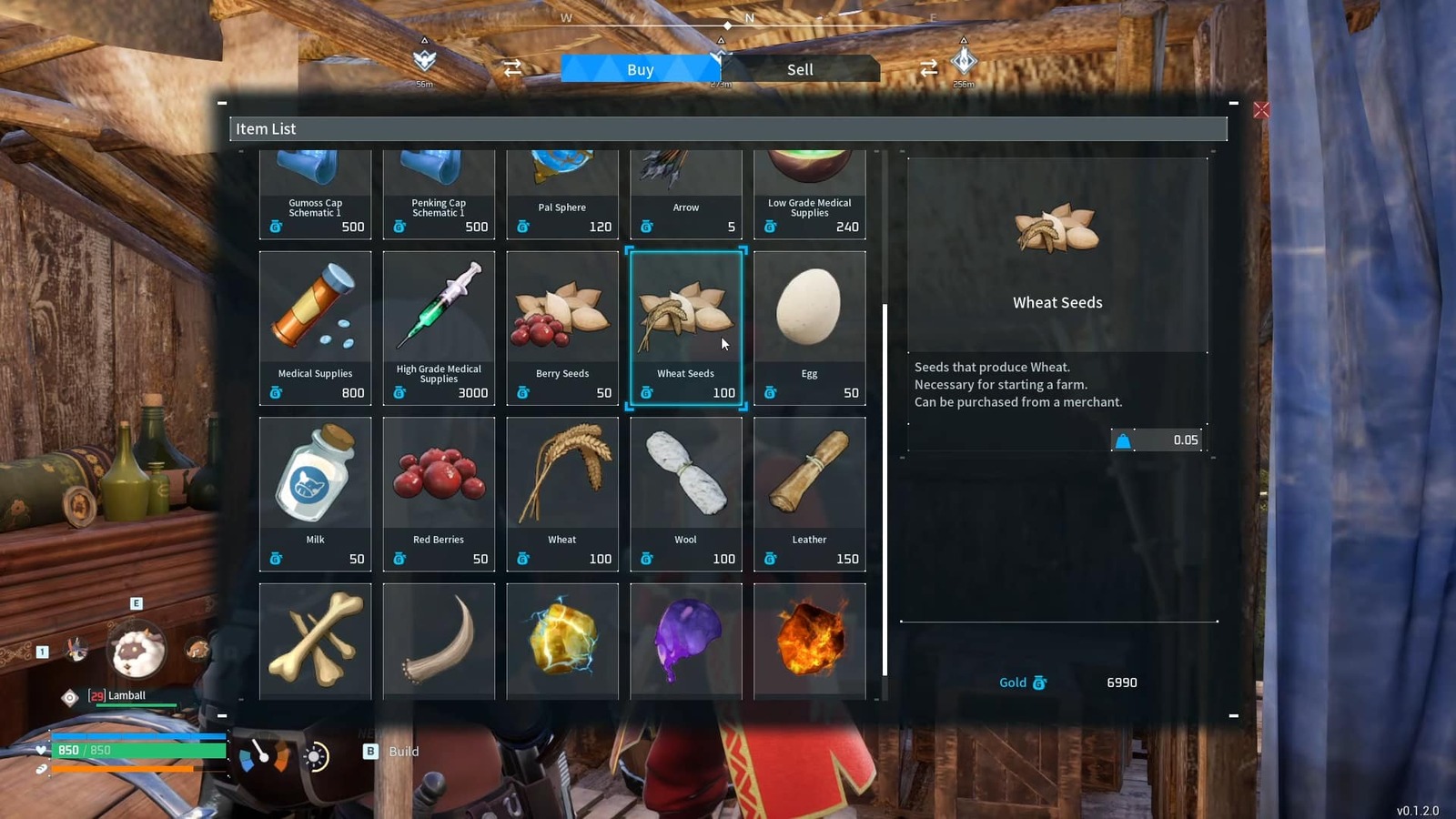Select the Pal Sphere item

pyautogui.click(x=561, y=191)
